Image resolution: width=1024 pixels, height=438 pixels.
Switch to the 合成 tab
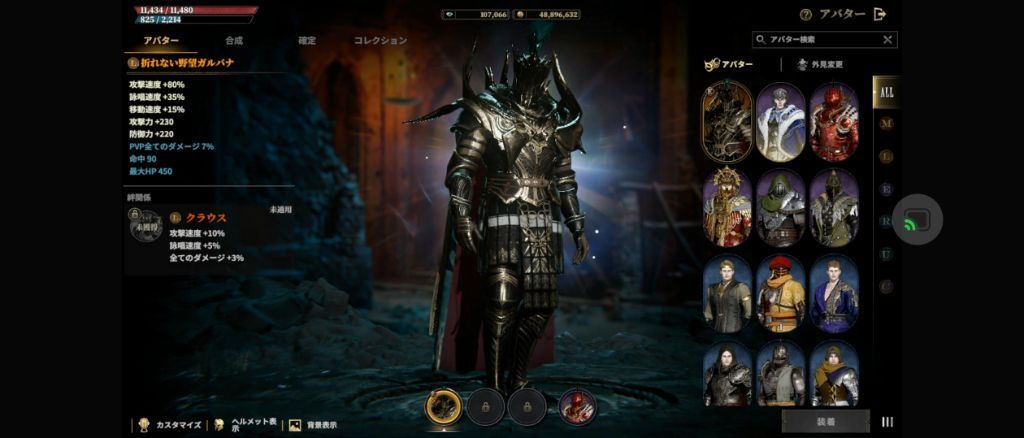pos(234,41)
